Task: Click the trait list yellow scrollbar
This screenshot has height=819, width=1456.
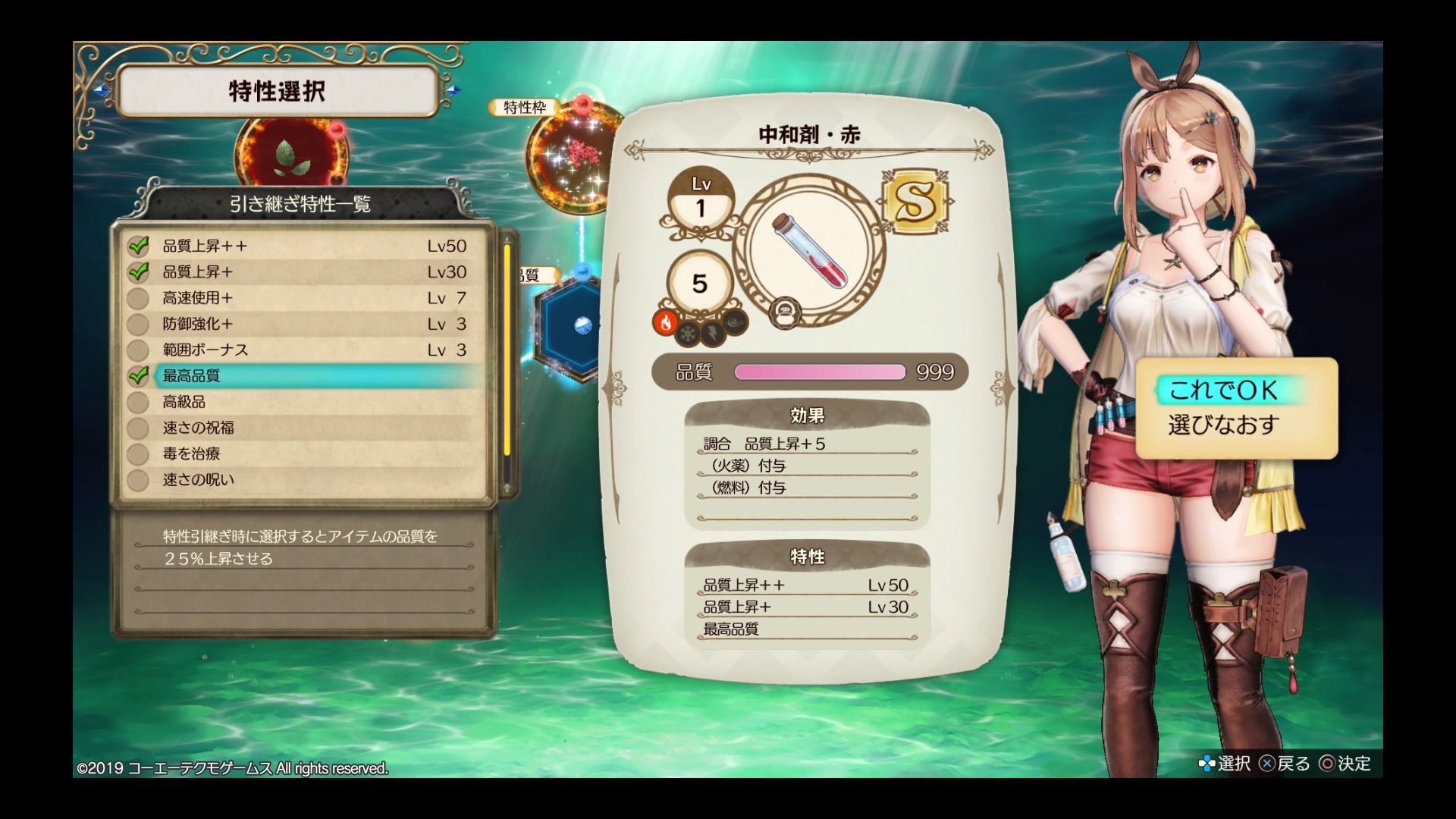Action: coord(507,349)
